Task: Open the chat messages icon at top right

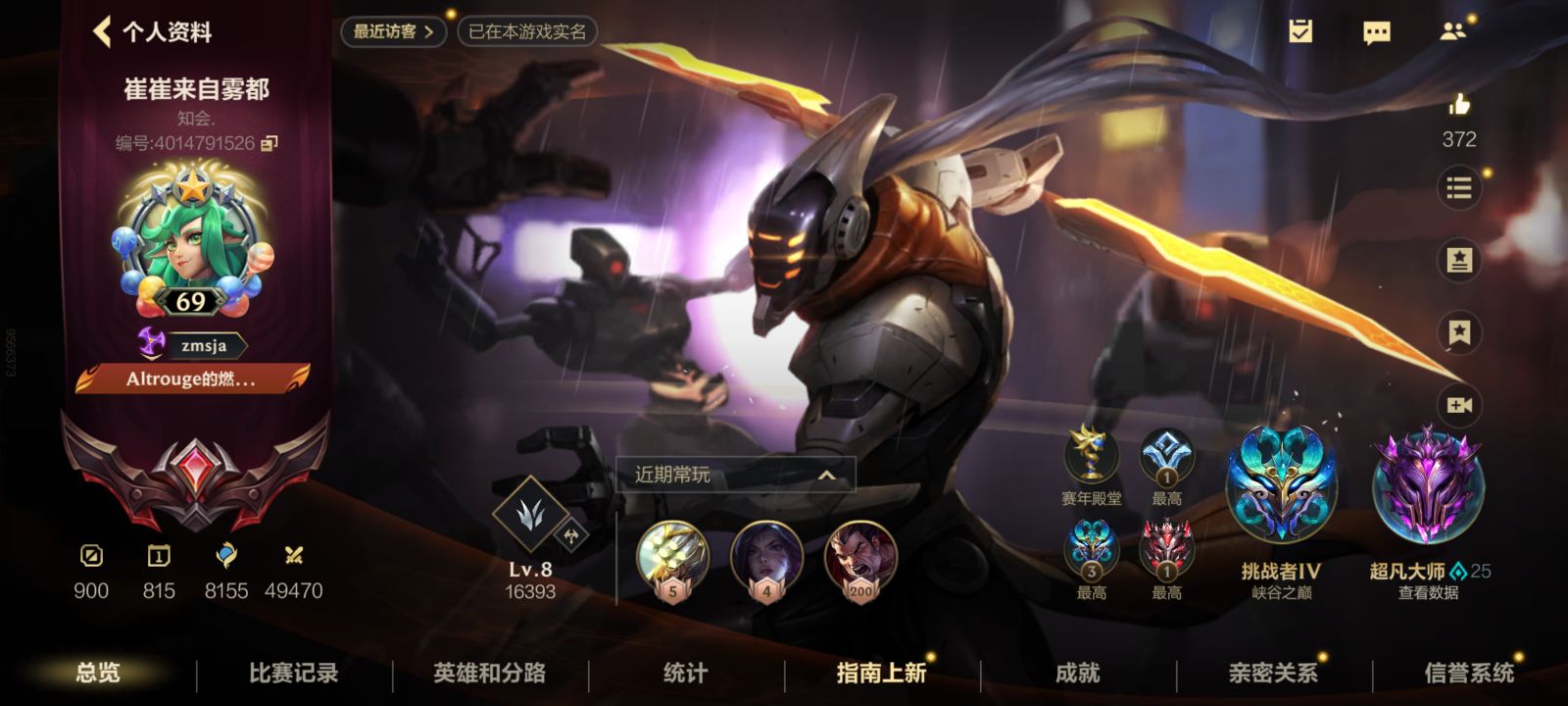Action: coord(1376,32)
